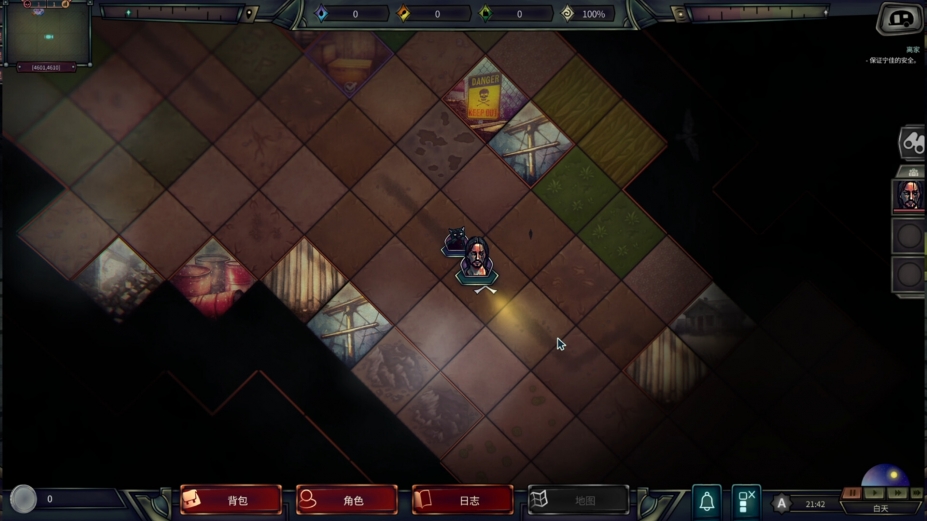Click the minimap
Viewport: 927px width, 521px height.
(x=48, y=35)
